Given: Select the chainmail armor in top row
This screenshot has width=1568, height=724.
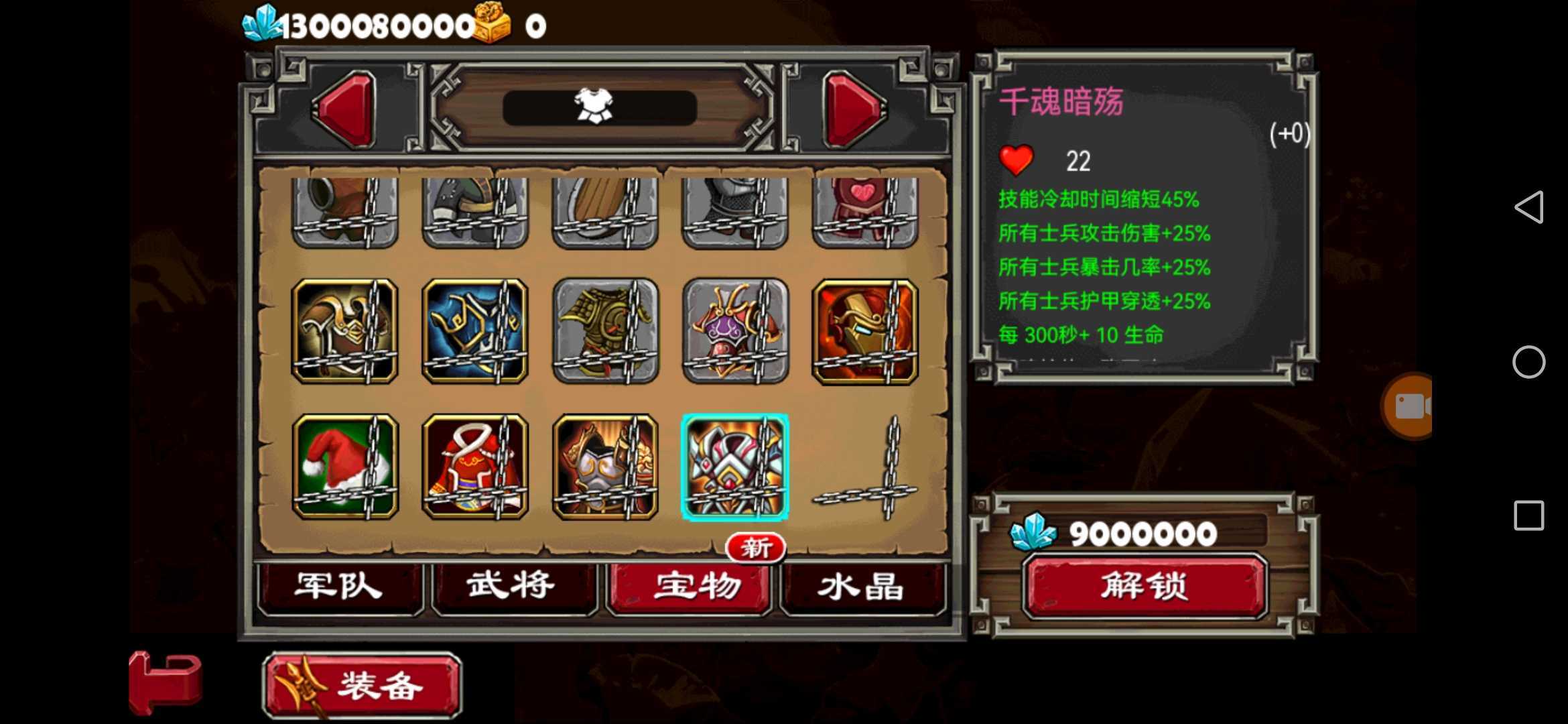Looking at the screenshot, I should point(734,208).
